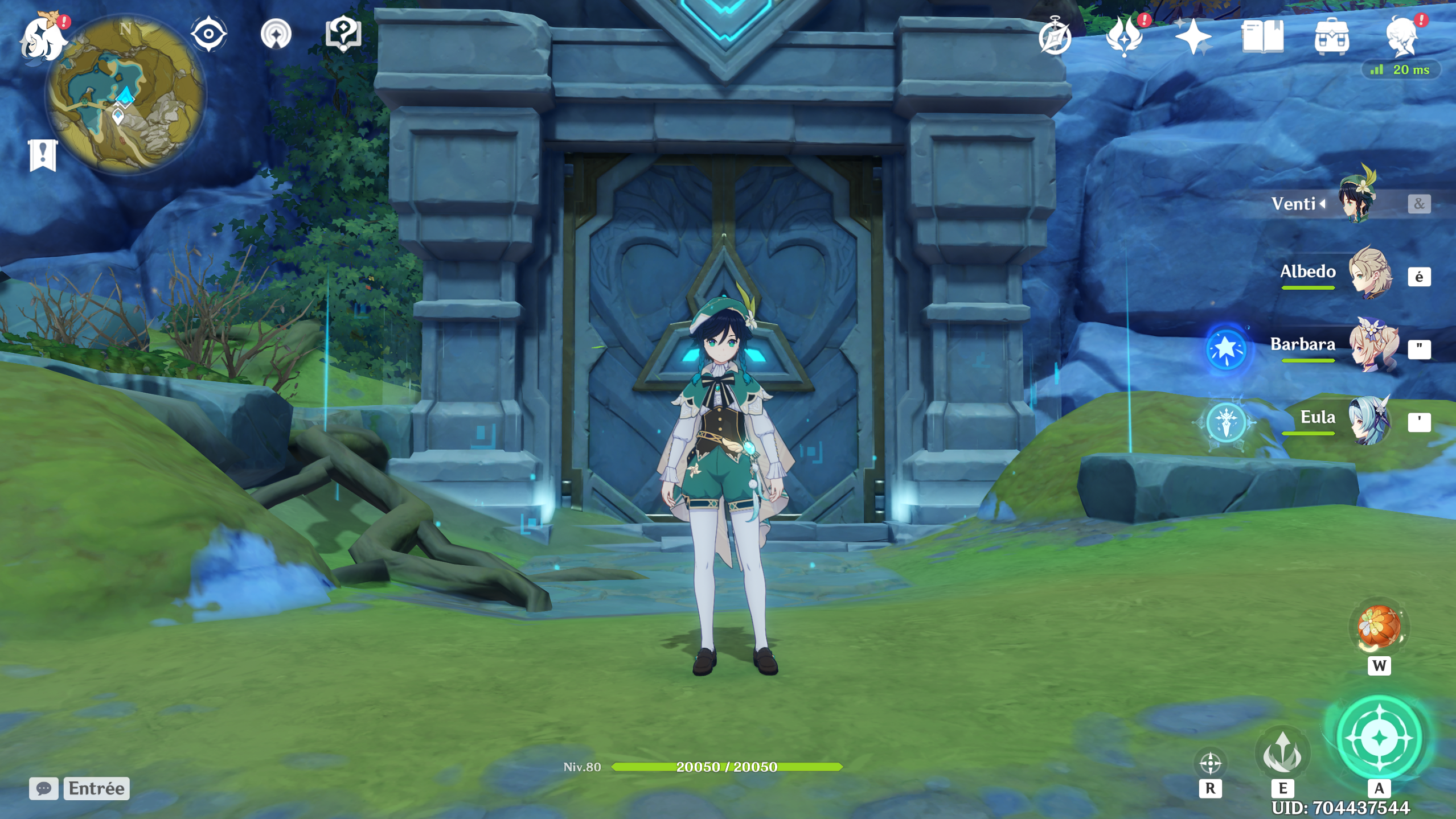Open the Adventurer Handbook book icon
This screenshot has height=819, width=1456.
(1262, 37)
